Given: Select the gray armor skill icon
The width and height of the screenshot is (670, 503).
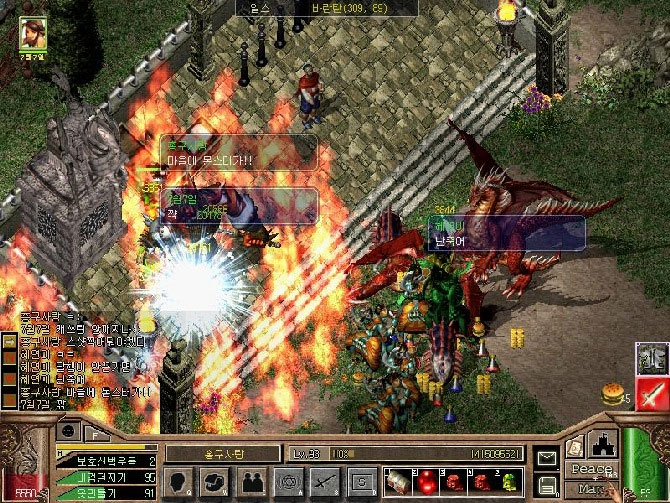Looking at the screenshot, I should point(652,357).
